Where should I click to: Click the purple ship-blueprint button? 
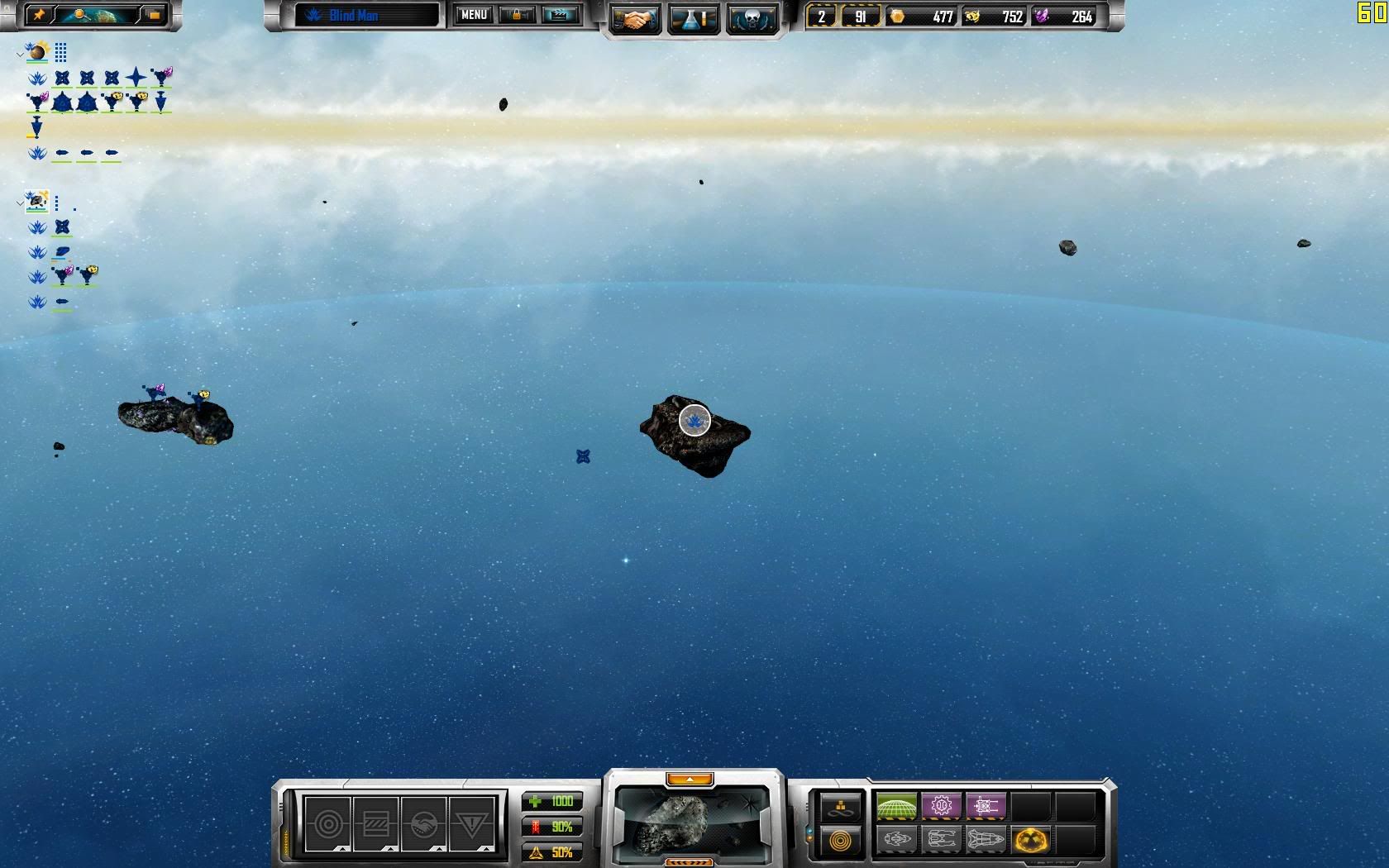(x=986, y=805)
